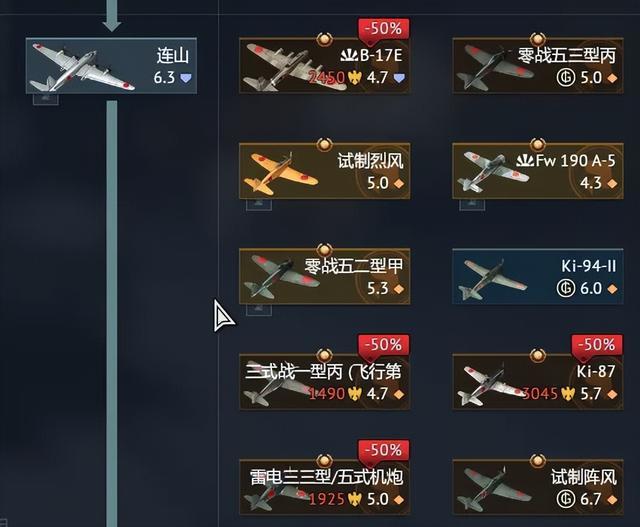Choose the discounted Ki-87 aircraft
The width and height of the screenshot is (640, 527).
(538, 381)
